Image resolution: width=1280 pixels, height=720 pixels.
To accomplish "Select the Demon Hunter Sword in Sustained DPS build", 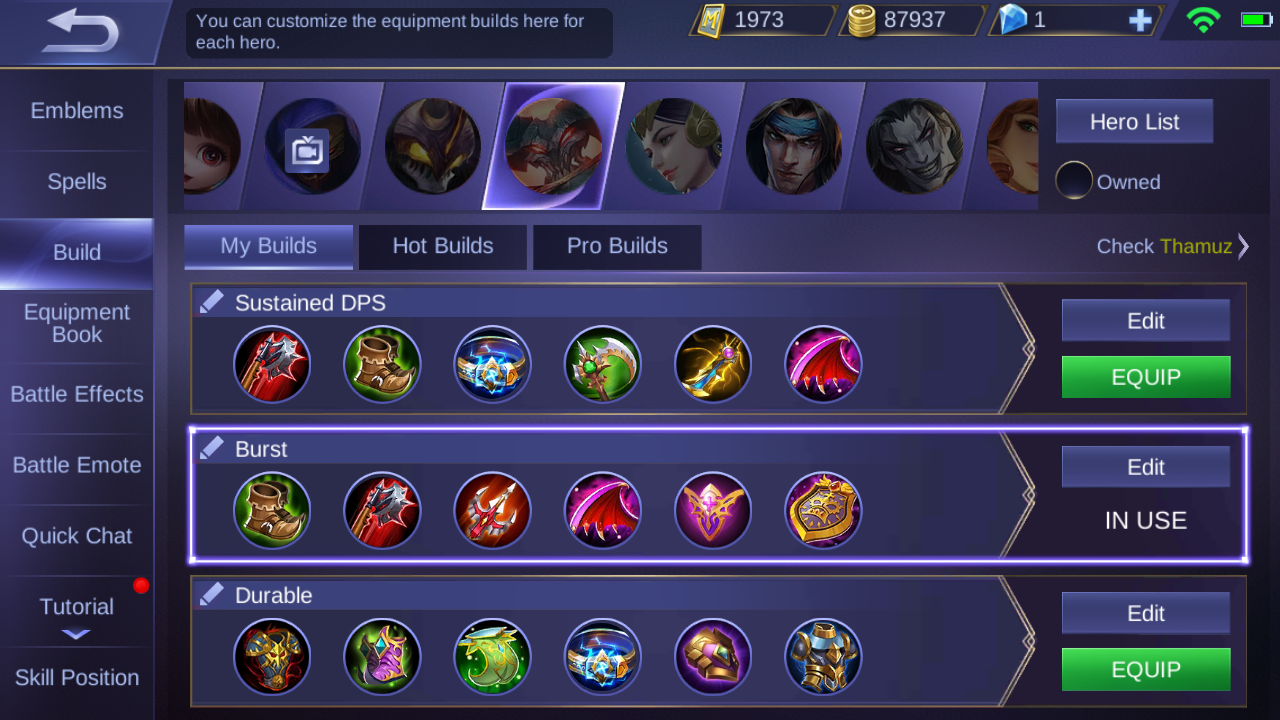I will tap(272, 364).
